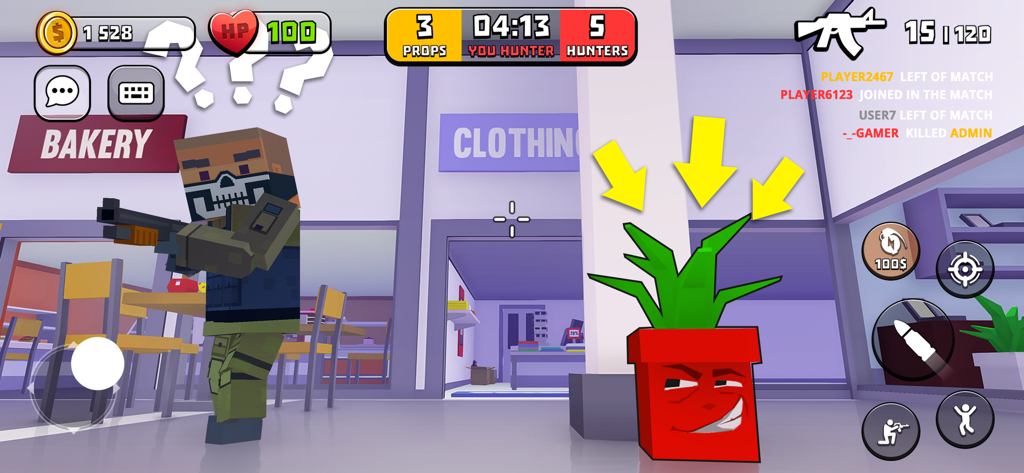Click the assault rifle weapon icon
The image size is (1024, 473).
point(839,31)
